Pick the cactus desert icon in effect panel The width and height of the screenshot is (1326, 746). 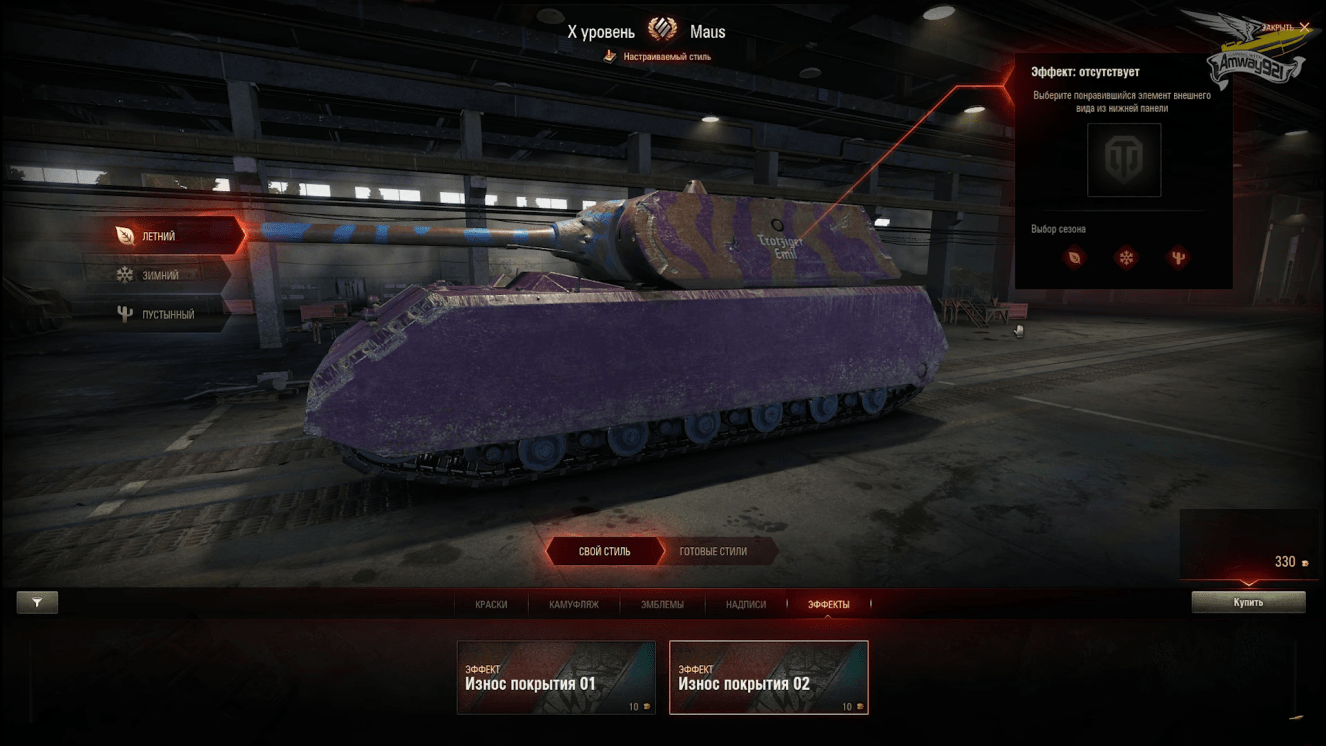[1178, 258]
